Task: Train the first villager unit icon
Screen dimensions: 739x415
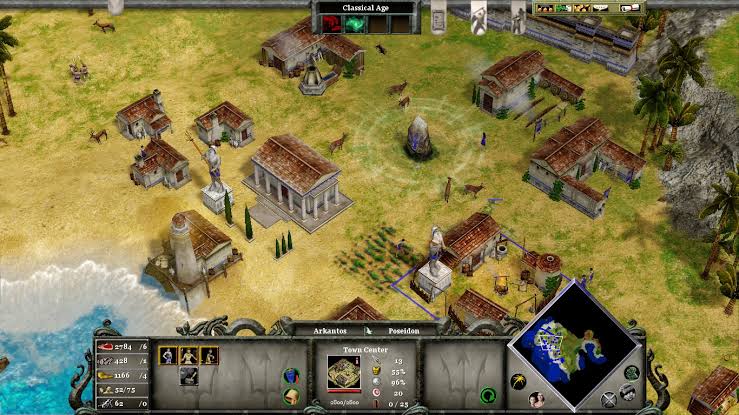Action: point(168,354)
